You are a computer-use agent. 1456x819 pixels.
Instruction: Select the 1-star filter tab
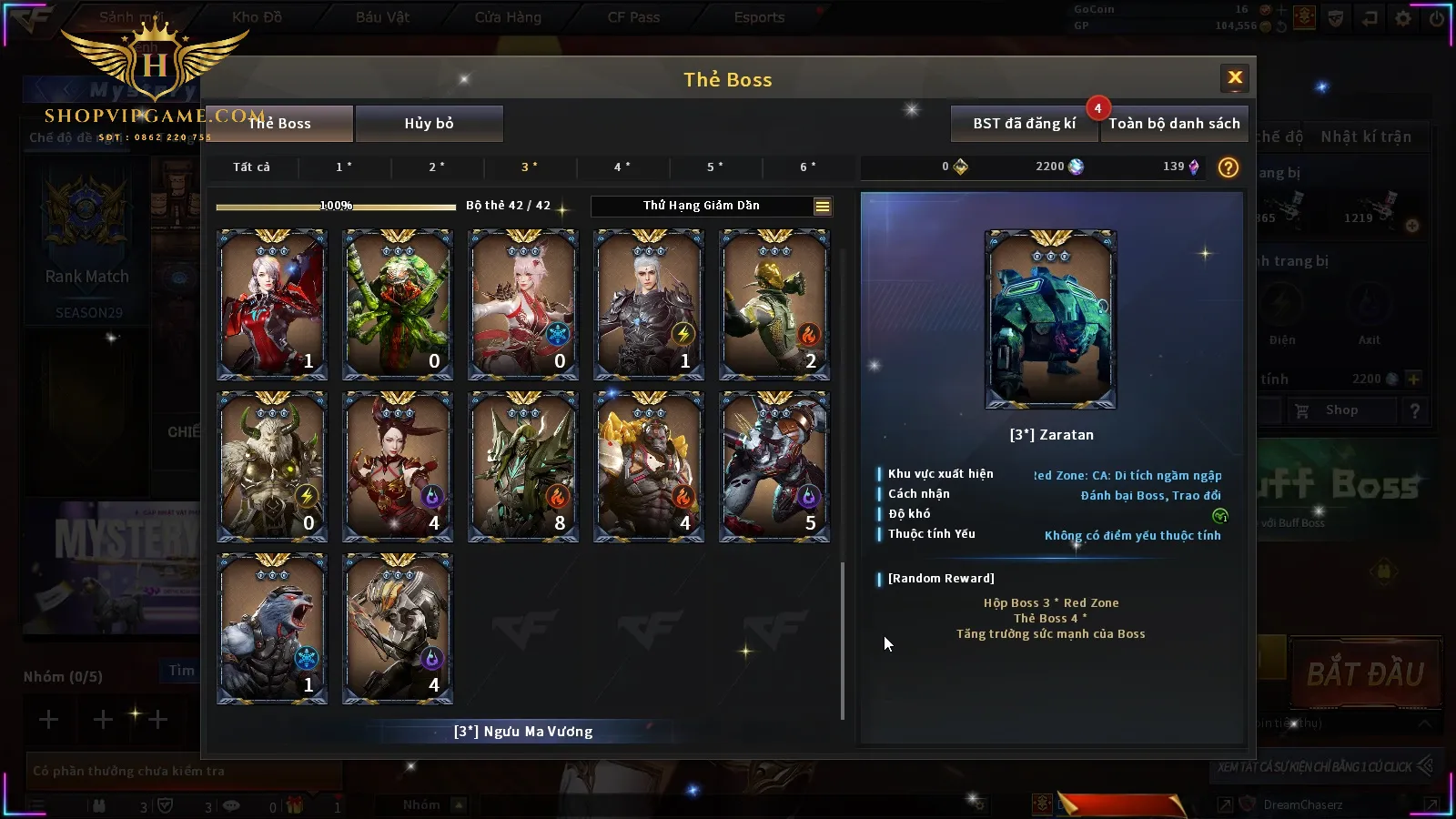coord(344,167)
